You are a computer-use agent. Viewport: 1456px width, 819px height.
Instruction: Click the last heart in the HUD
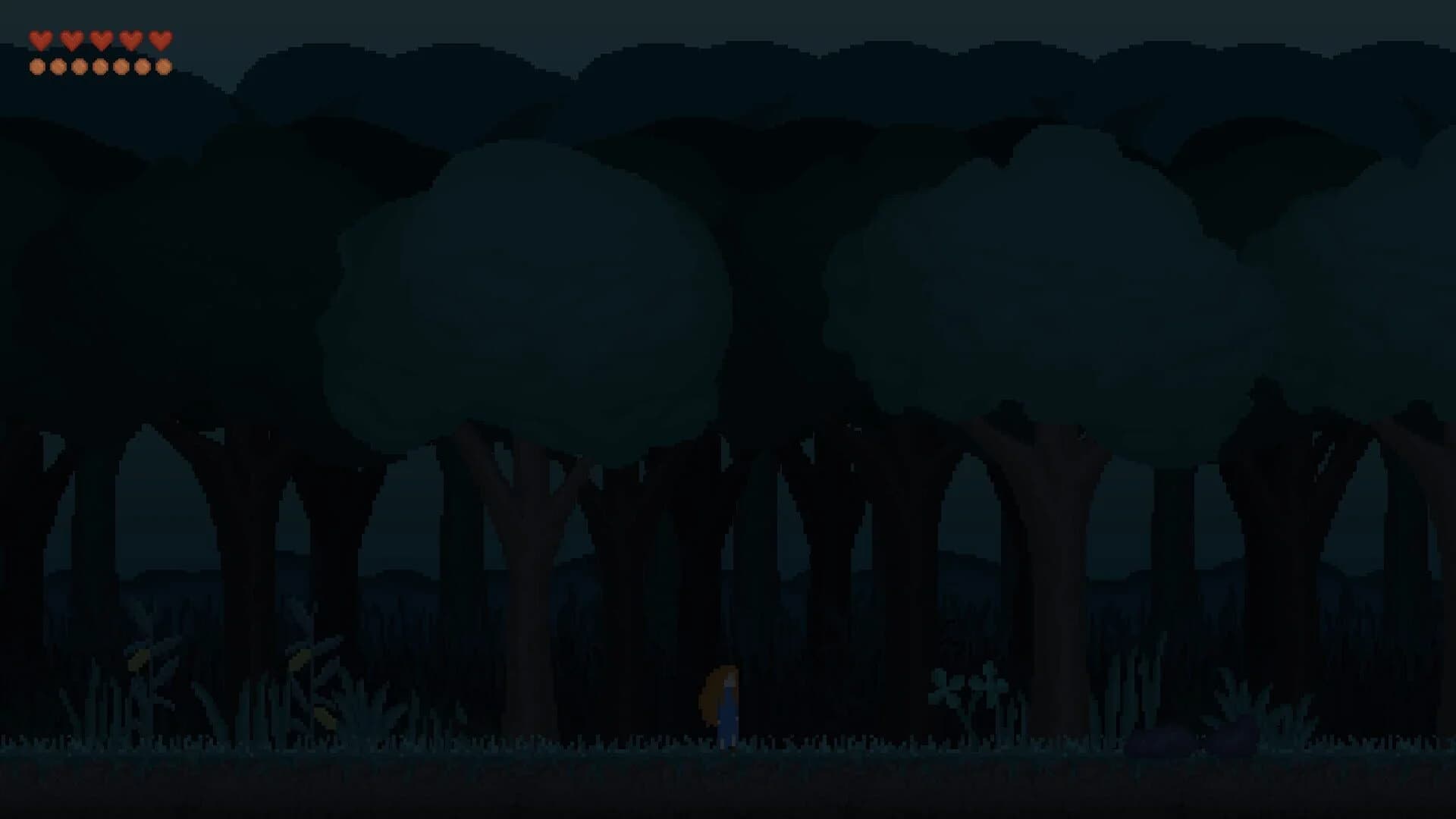(162, 39)
